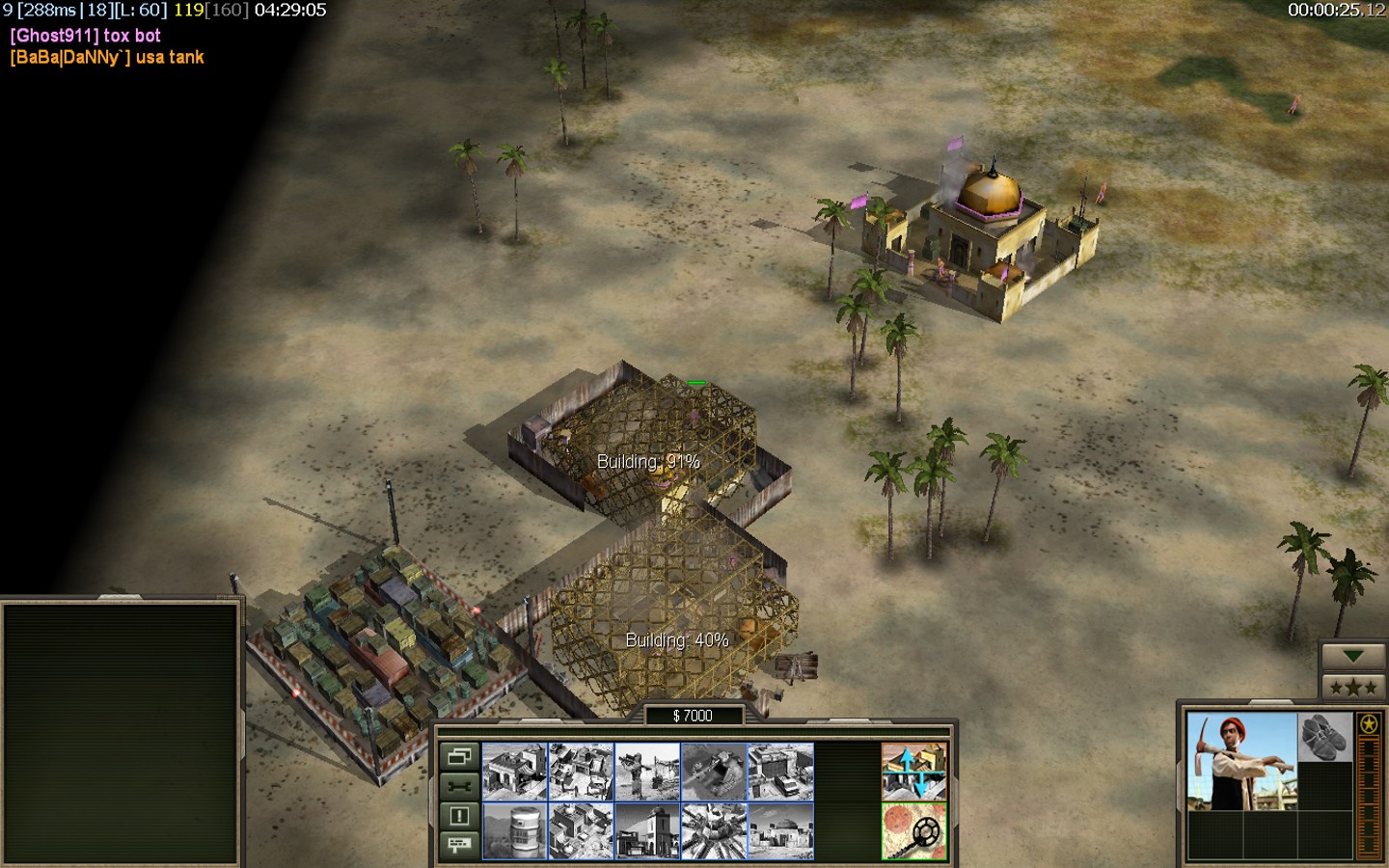Image resolution: width=1389 pixels, height=868 pixels.
Task: Select the twin-domed building icon in bottom row
Action: coord(581,830)
